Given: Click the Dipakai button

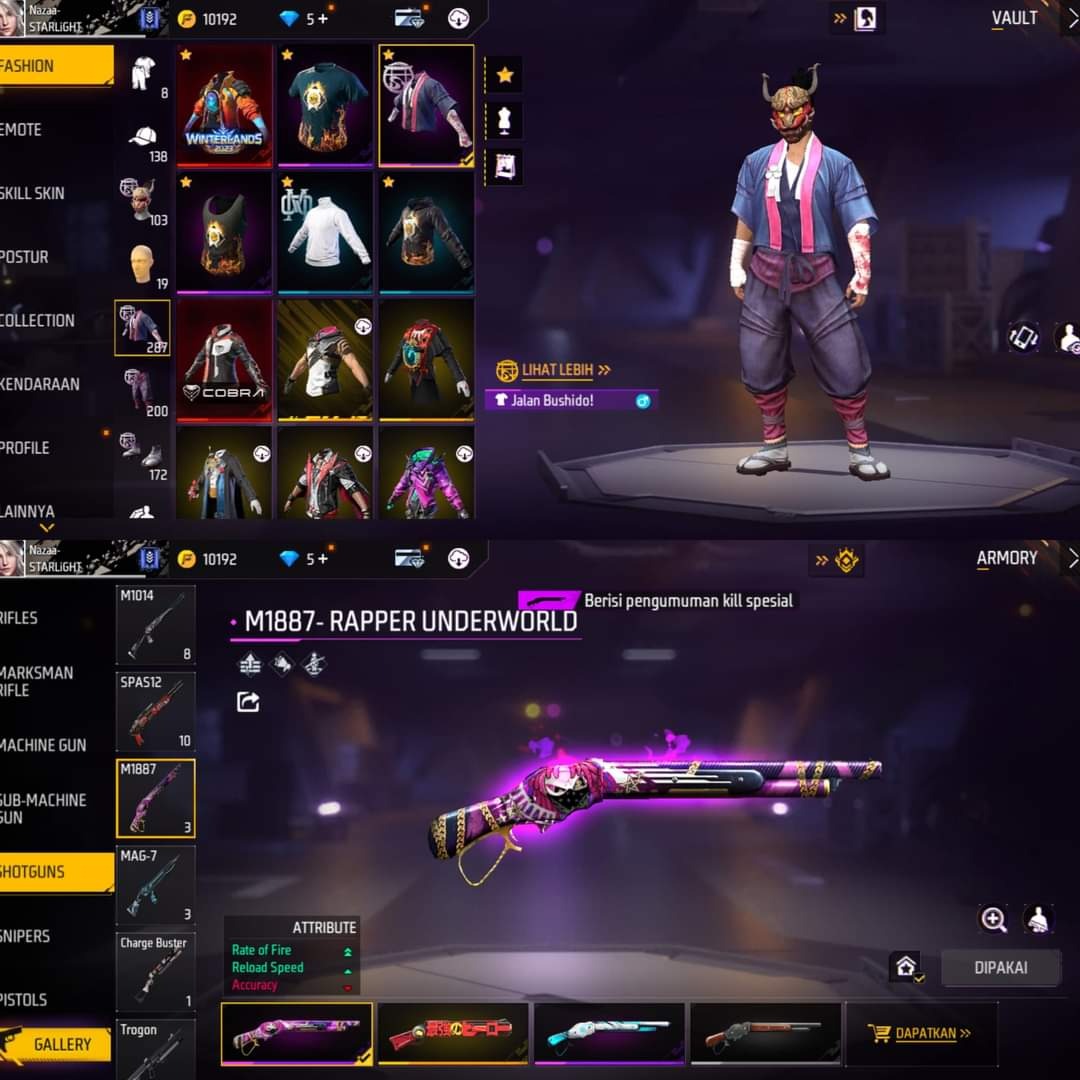Looking at the screenshot, I should [x=1000, y=968].
